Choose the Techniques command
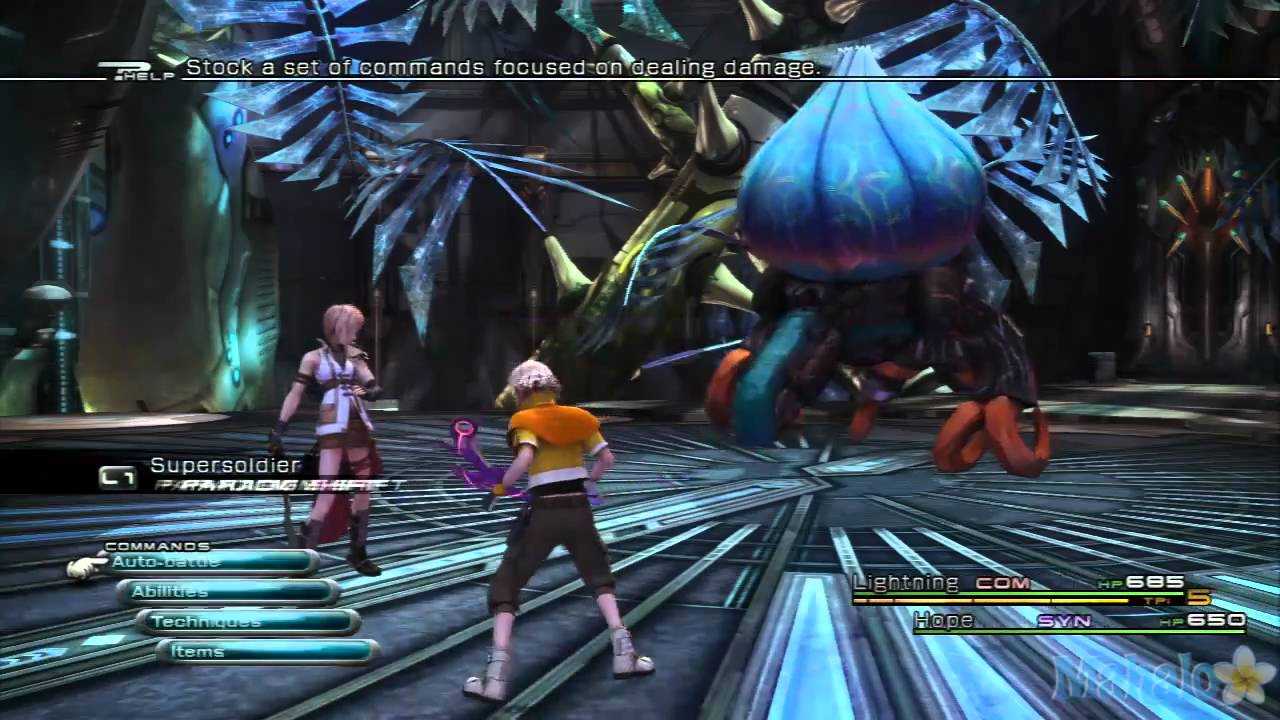The height and width of the screenshot is (720, 1280). tap(248, 622)
